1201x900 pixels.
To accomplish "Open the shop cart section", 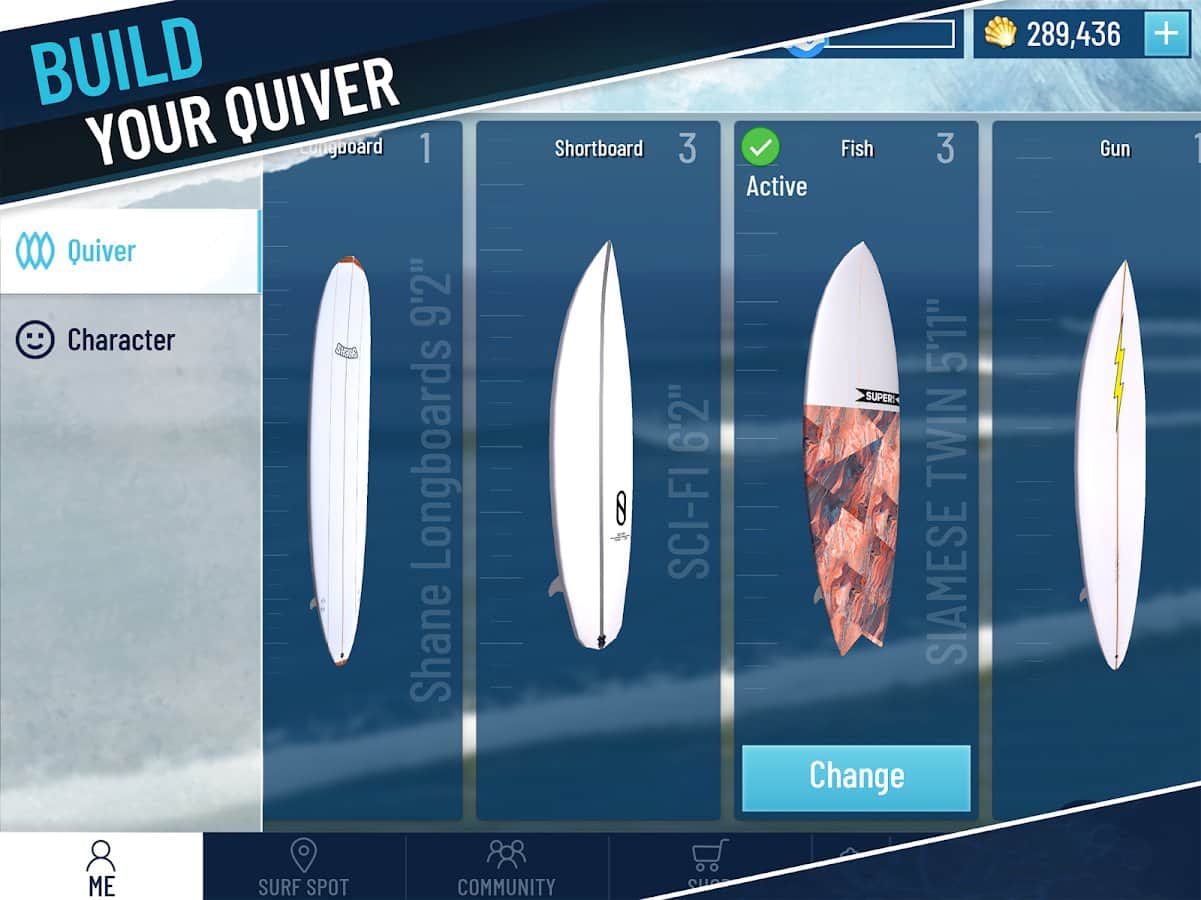I will point(708,863).
